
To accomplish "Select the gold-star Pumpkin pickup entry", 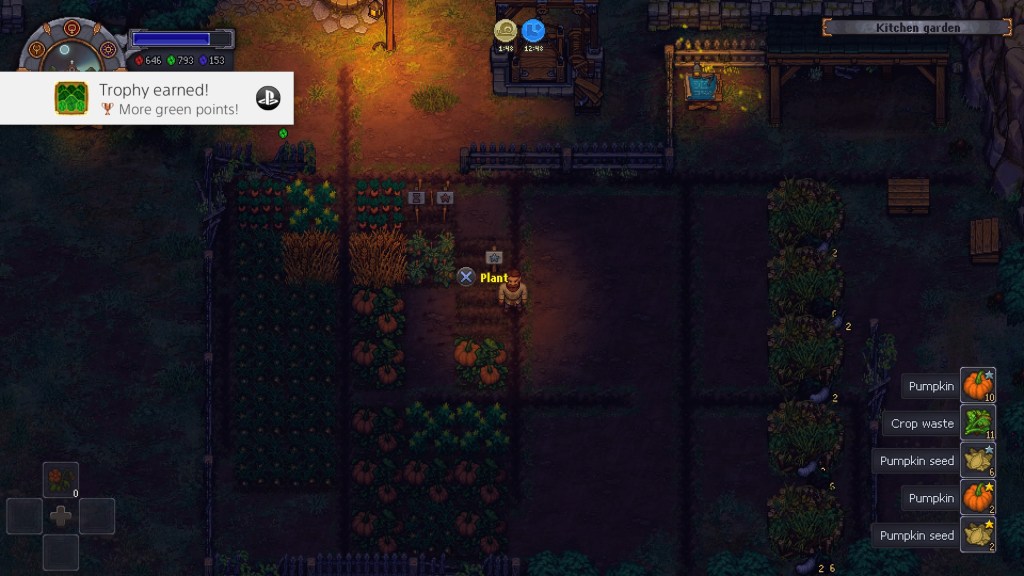I will [x=978, y=498].
